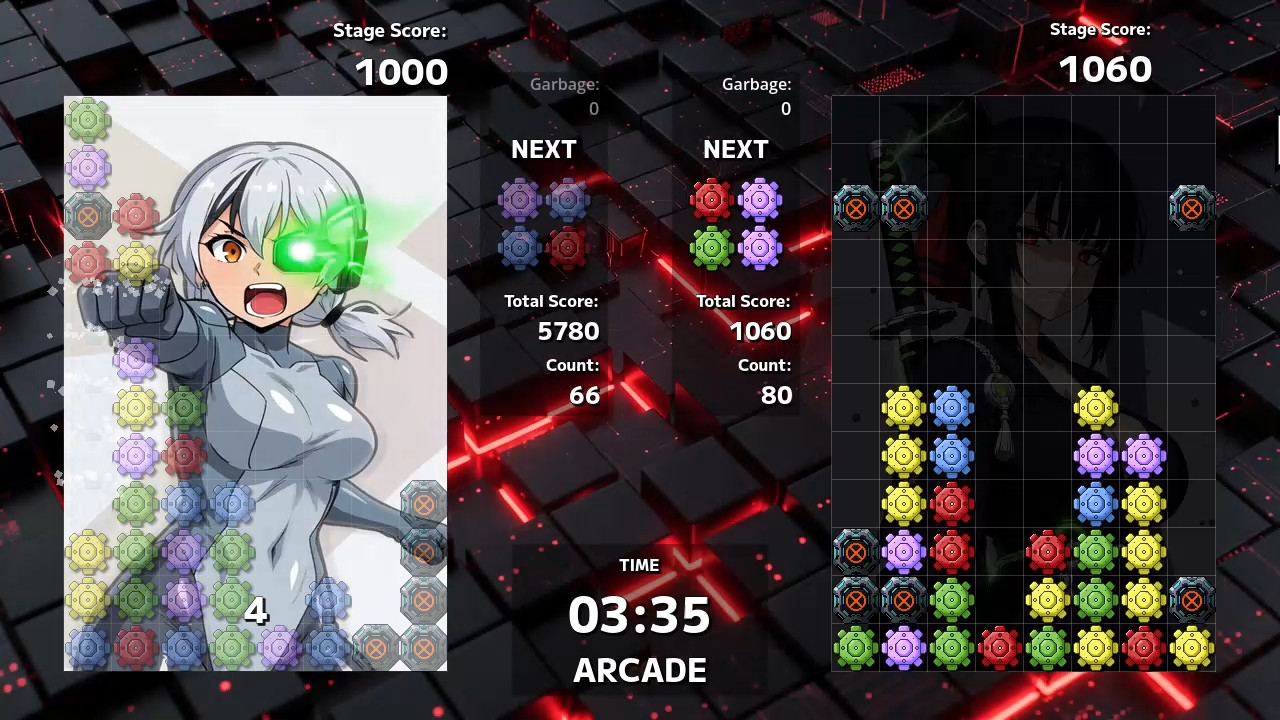The width and height of the screenshot is (1280, 720).
Task: Click the garbage gear in the right board's top-right corner
Action: pyautogui.click(x=1191, y=208)
